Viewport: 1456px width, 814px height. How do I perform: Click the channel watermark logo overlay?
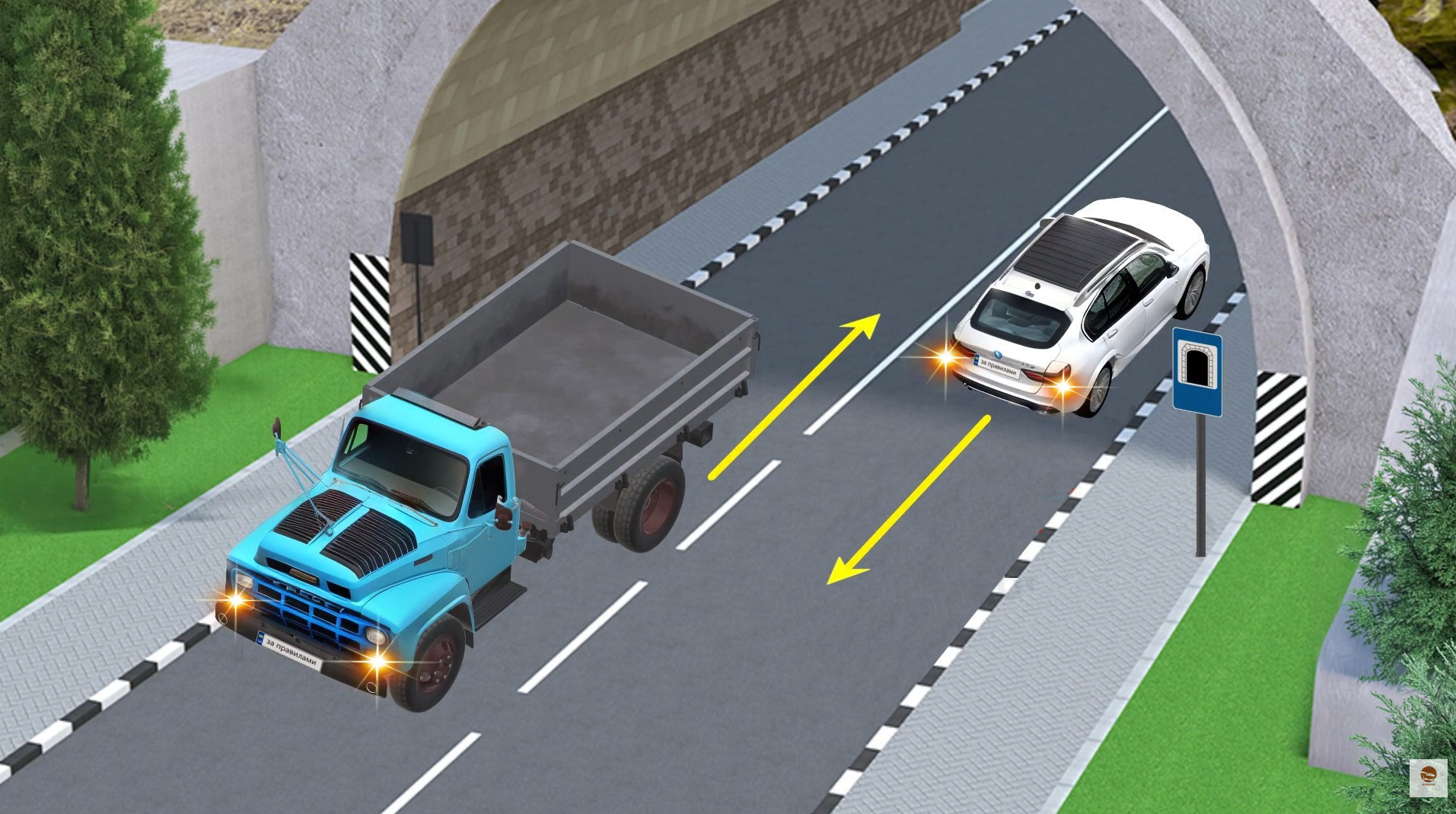[1427, 777]
